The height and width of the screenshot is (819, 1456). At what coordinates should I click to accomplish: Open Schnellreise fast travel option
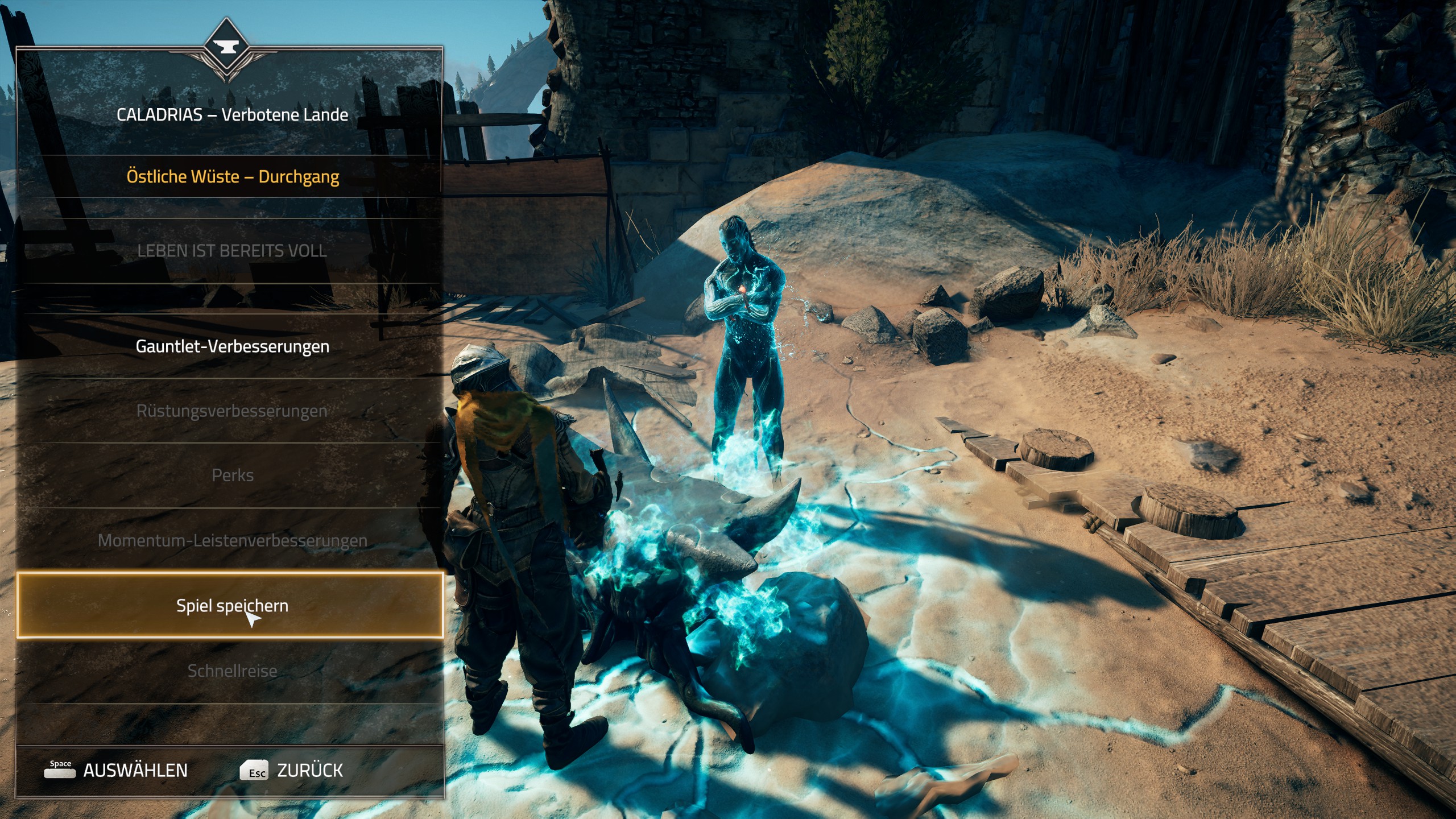(232, 671)
